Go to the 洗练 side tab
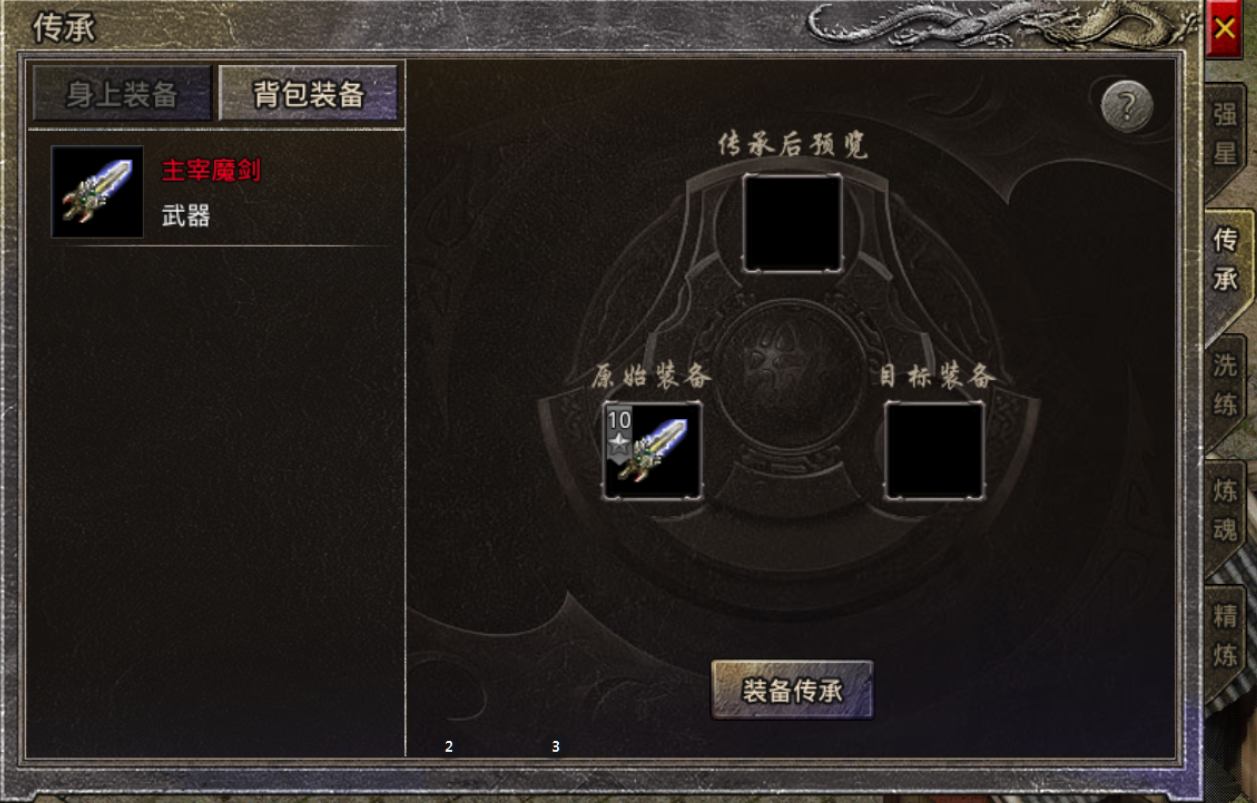This screenshot has height=803, width=1257. (x=1225, y=385)
